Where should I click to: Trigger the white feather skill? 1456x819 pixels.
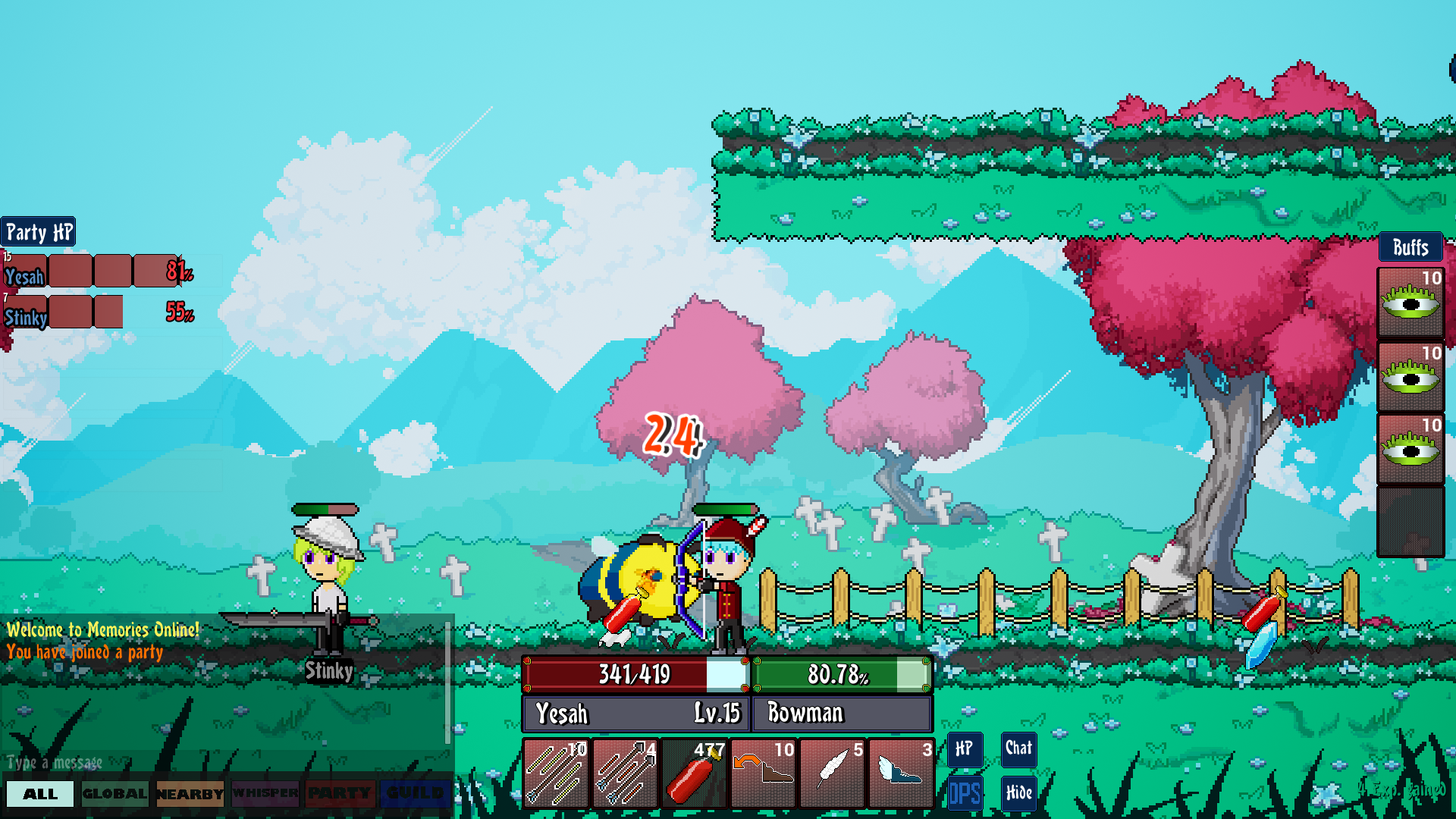[x=832, y=773]
